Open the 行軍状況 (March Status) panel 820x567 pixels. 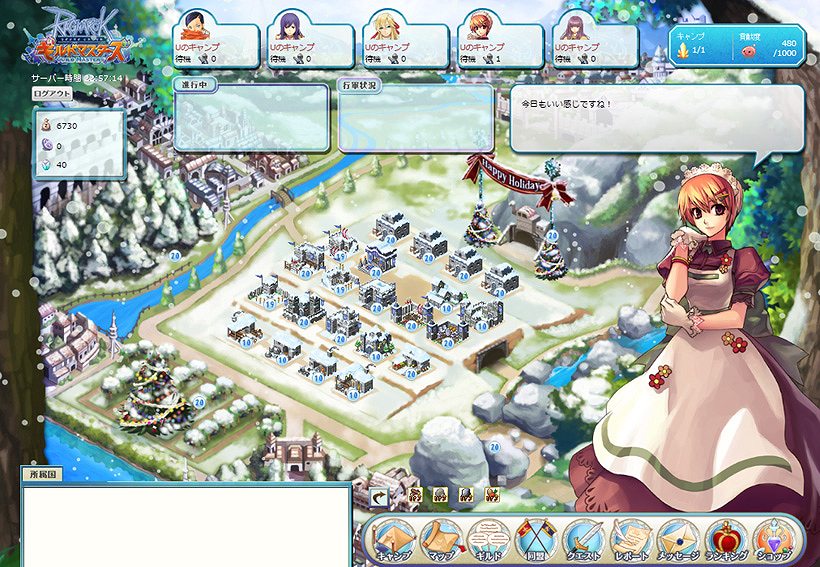click(416, 117)
